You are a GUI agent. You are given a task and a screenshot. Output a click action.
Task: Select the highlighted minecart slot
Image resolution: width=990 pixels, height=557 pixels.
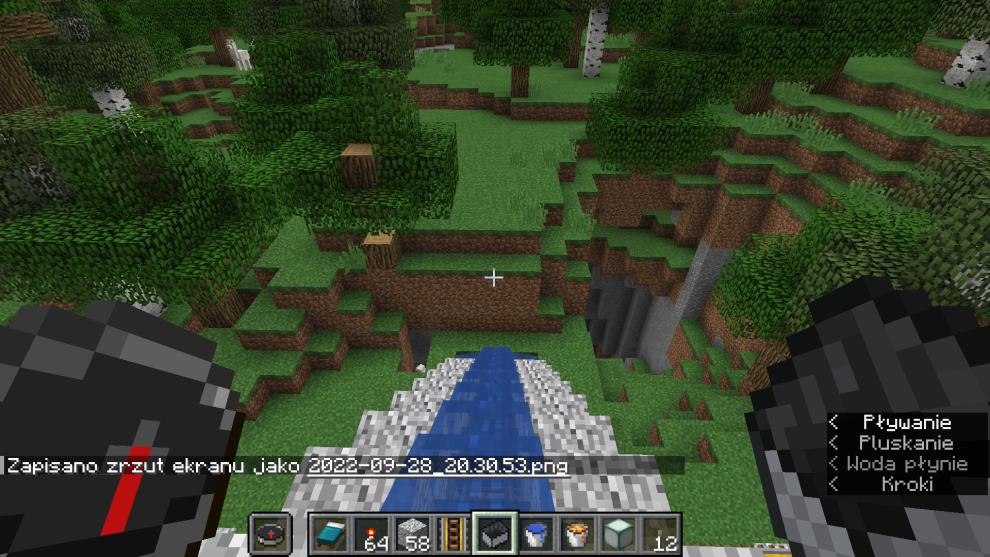coord(493,532)
